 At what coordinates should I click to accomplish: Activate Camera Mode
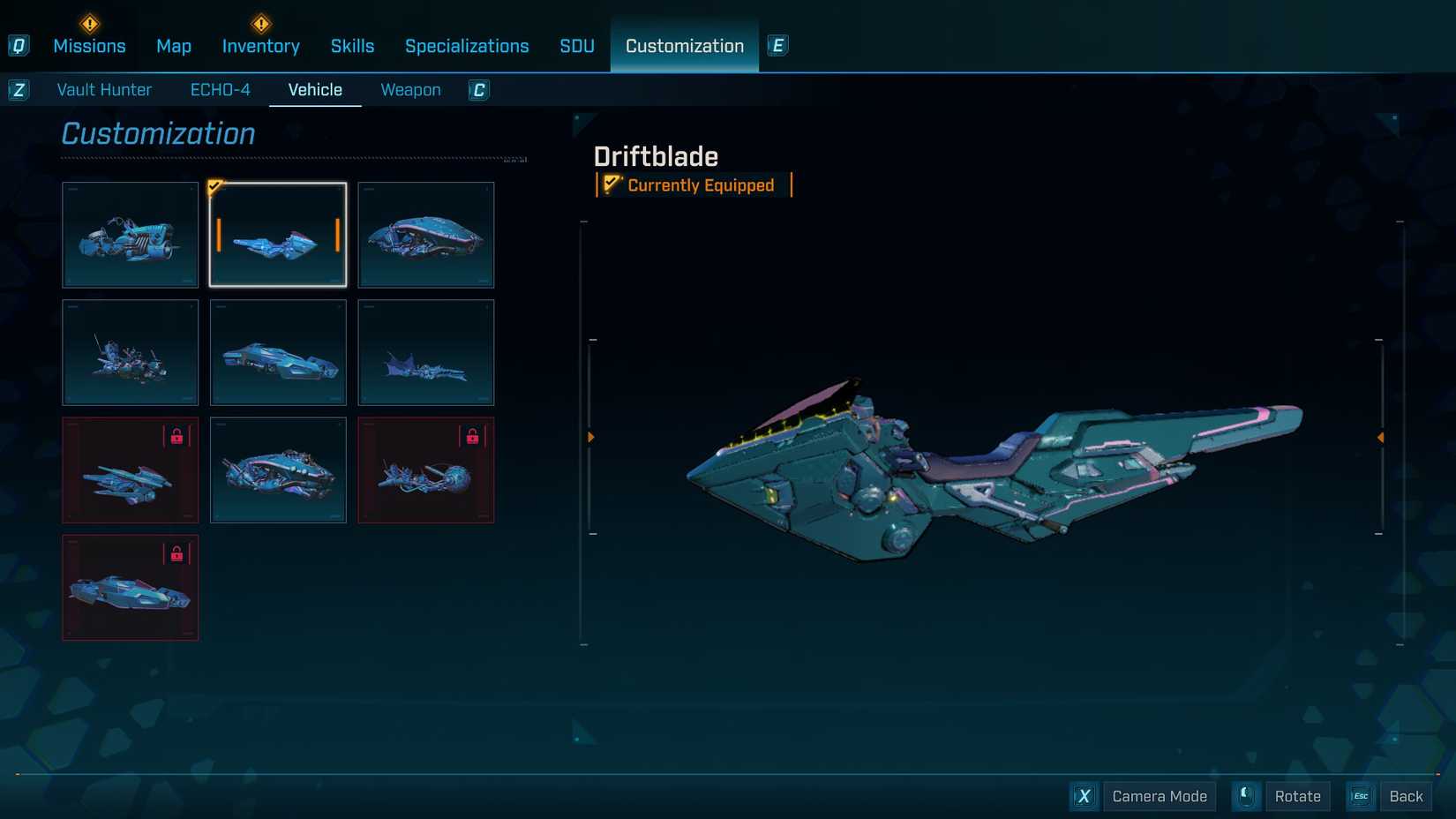(1159, 796)
